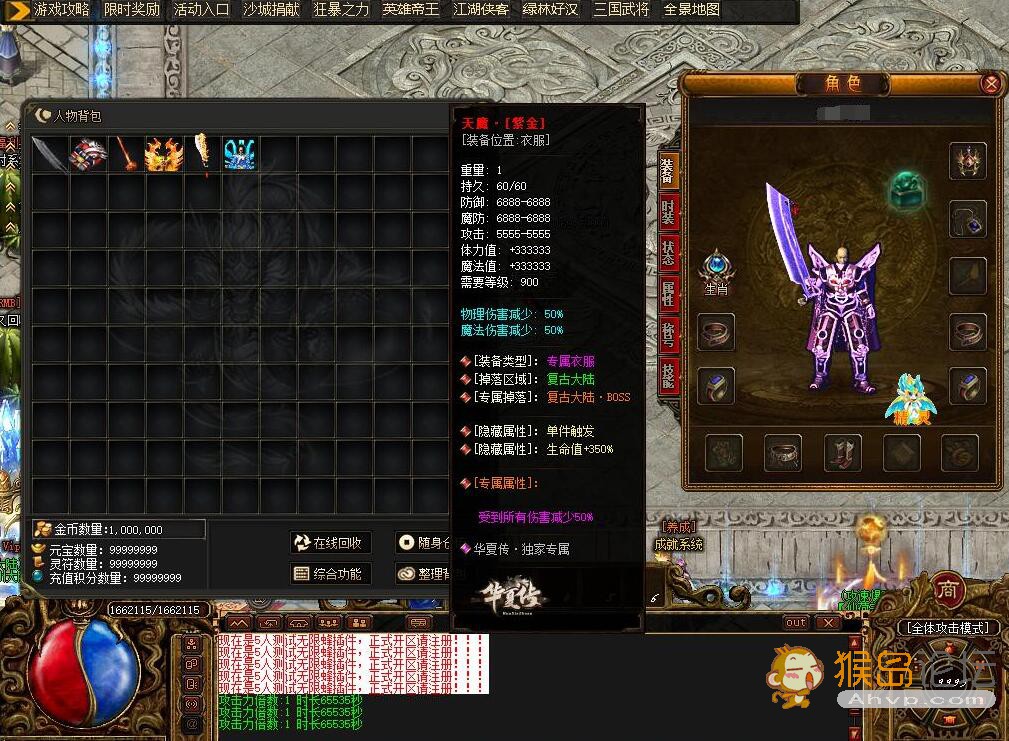Open the 限时奖励 rewards menu
This screenshot has height=741, width=1009.
[131, 10]
